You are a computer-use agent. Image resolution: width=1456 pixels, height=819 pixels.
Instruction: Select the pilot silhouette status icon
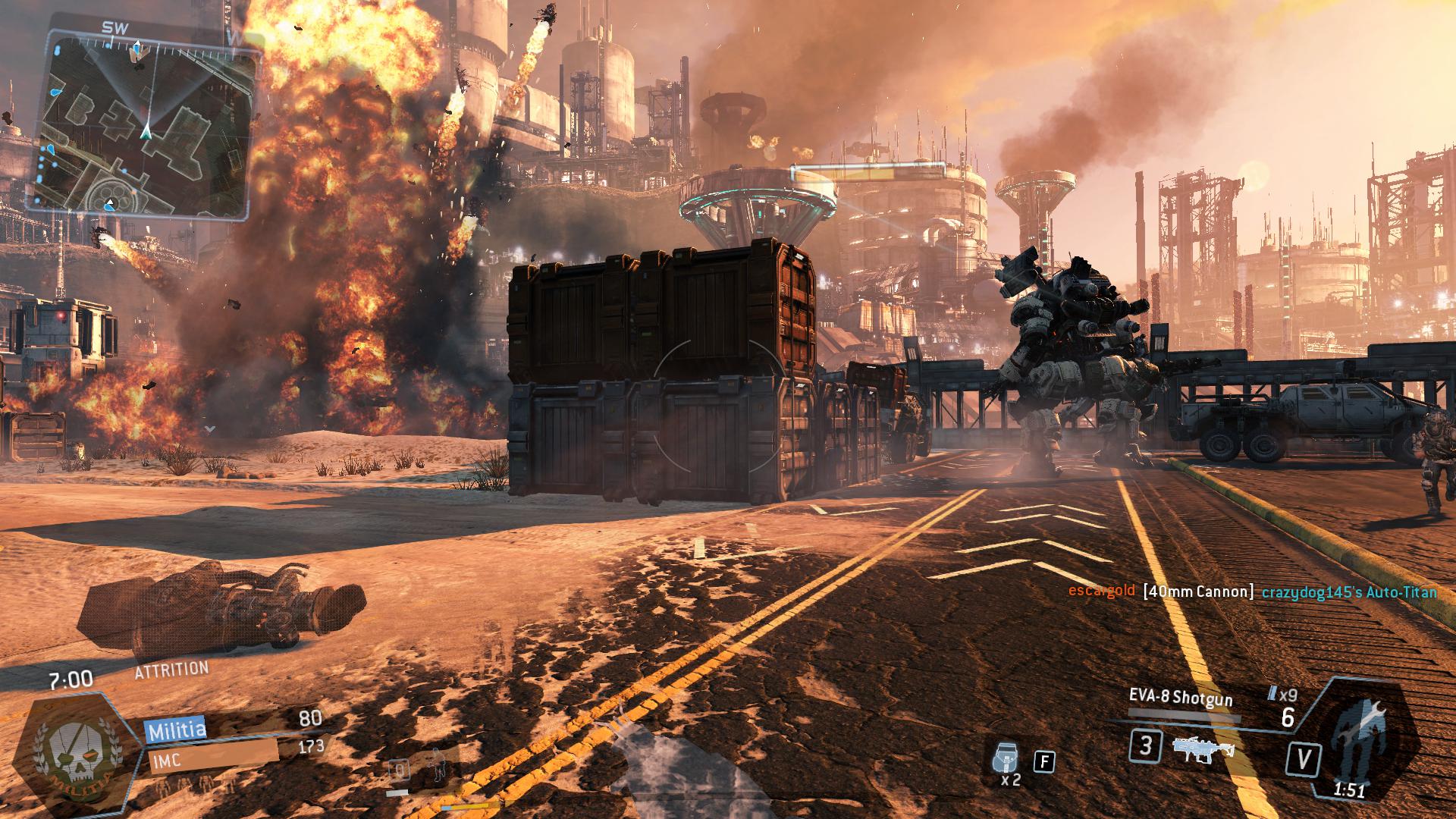pyautogui.click(x=437, y=767)
